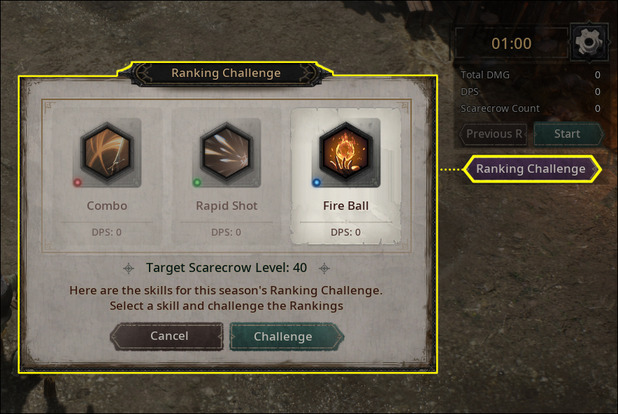Open the gear settings icon
Image resolution: width=618 pixels, height=414 pixels.
[x=585, y=43]
